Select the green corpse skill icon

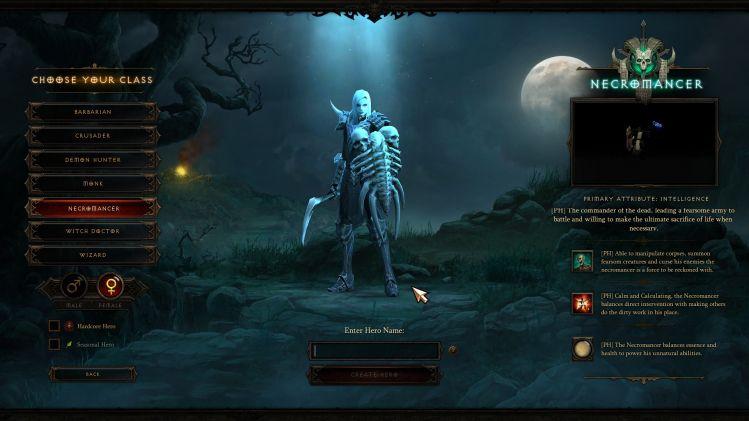tap(582, 262)
